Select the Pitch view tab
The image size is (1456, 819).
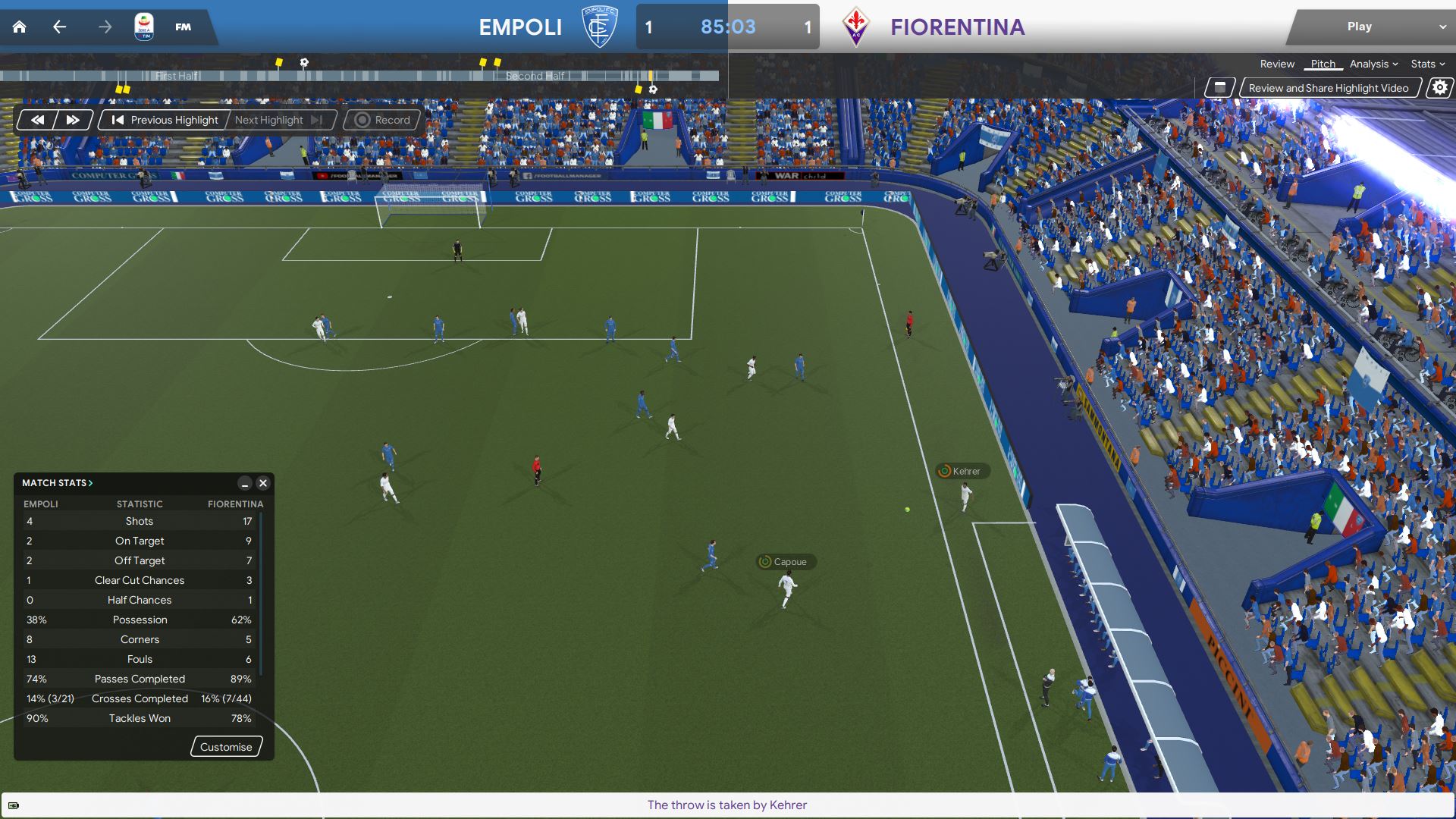click(1323, 64)
